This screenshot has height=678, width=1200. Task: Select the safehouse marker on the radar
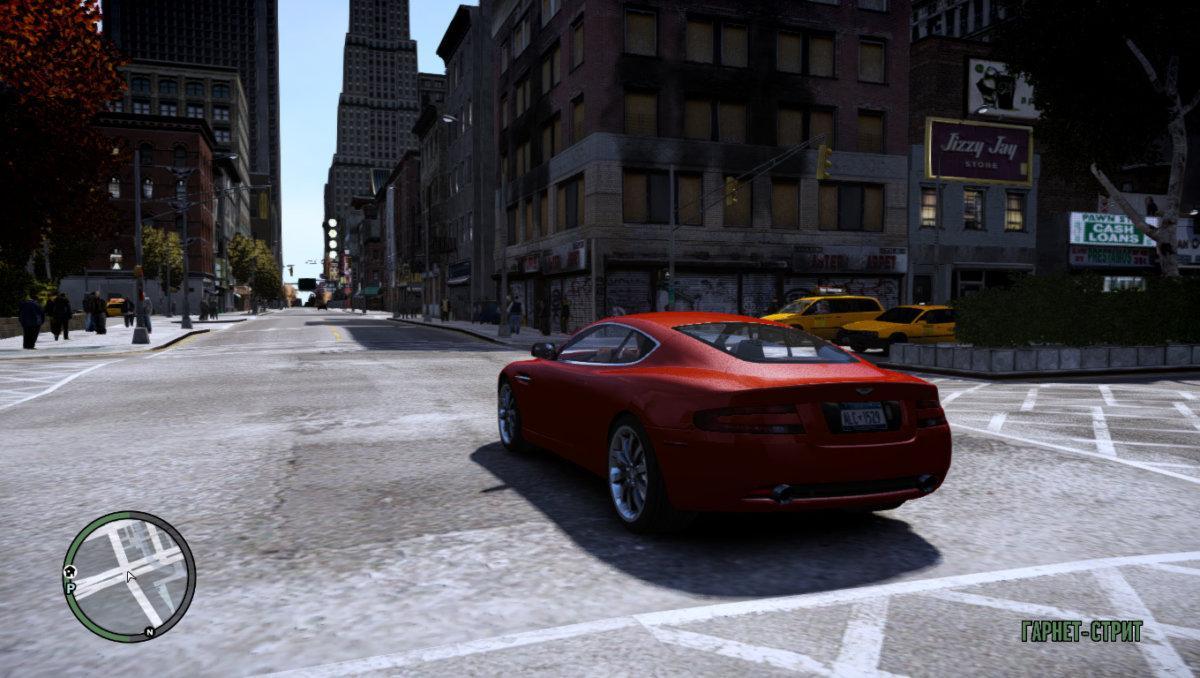pyautogui.click(x=70, y=571)
